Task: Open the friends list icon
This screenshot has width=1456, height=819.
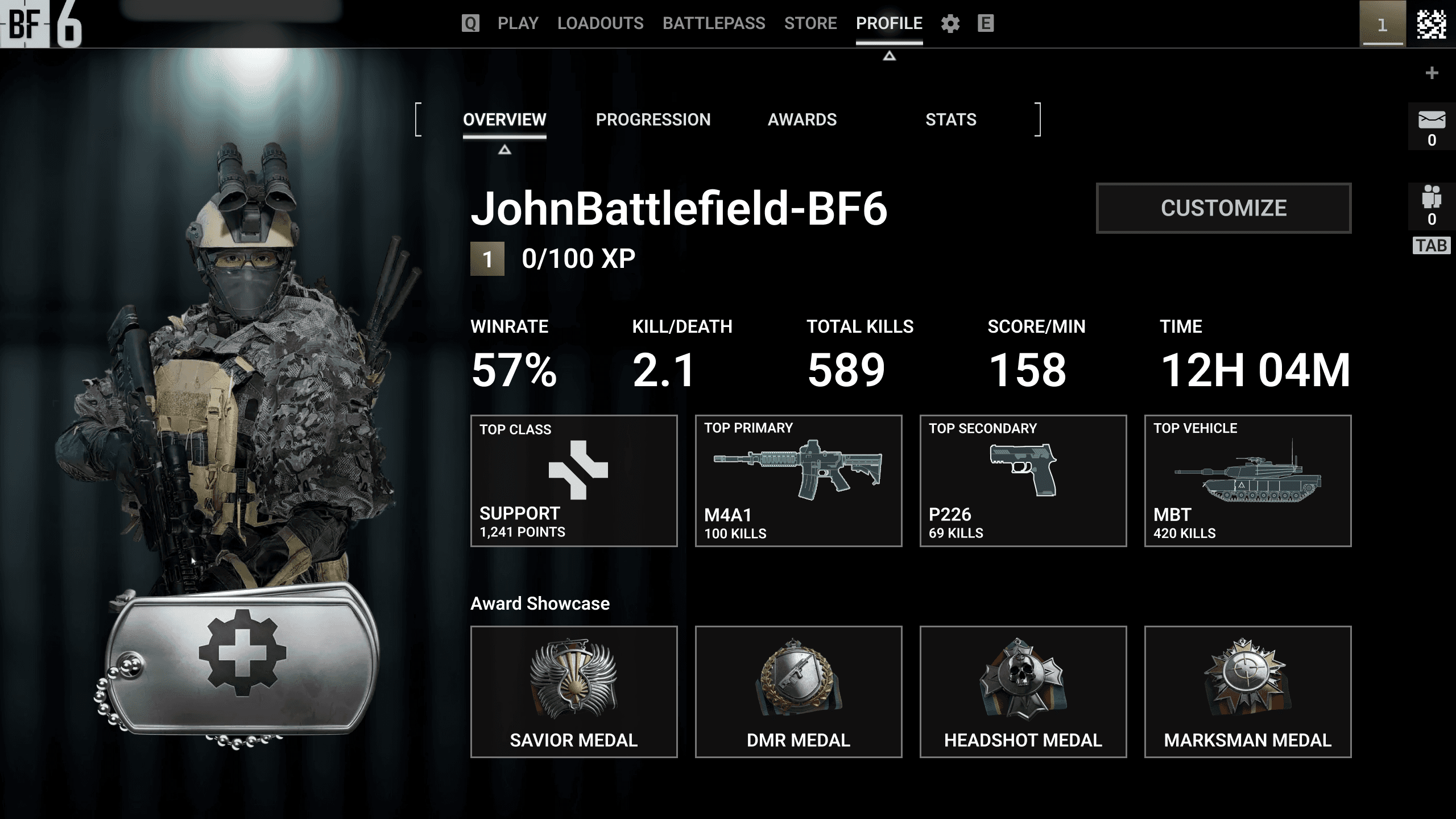Action: click(x=1432, y=197)
